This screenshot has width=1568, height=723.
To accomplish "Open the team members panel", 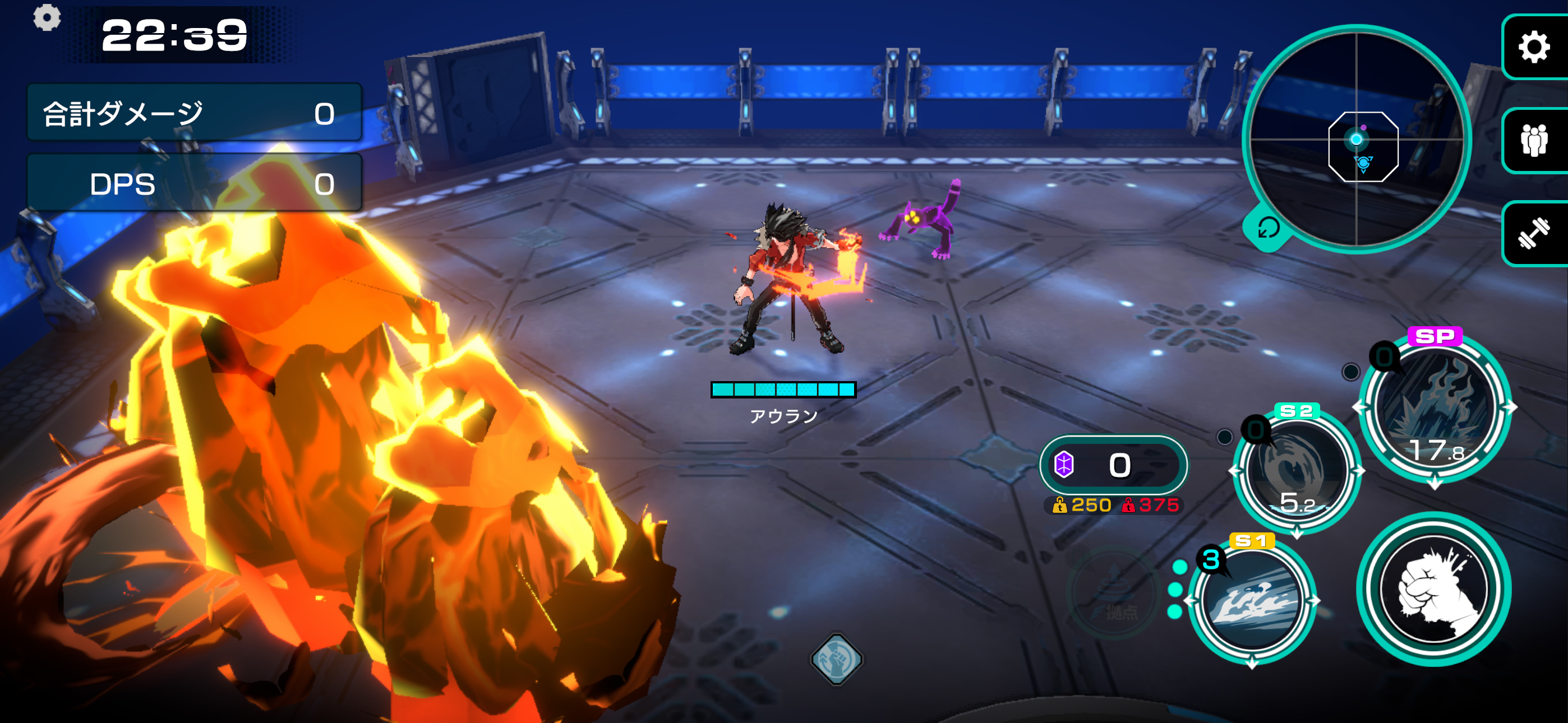I will click(x=1534, y=141).
